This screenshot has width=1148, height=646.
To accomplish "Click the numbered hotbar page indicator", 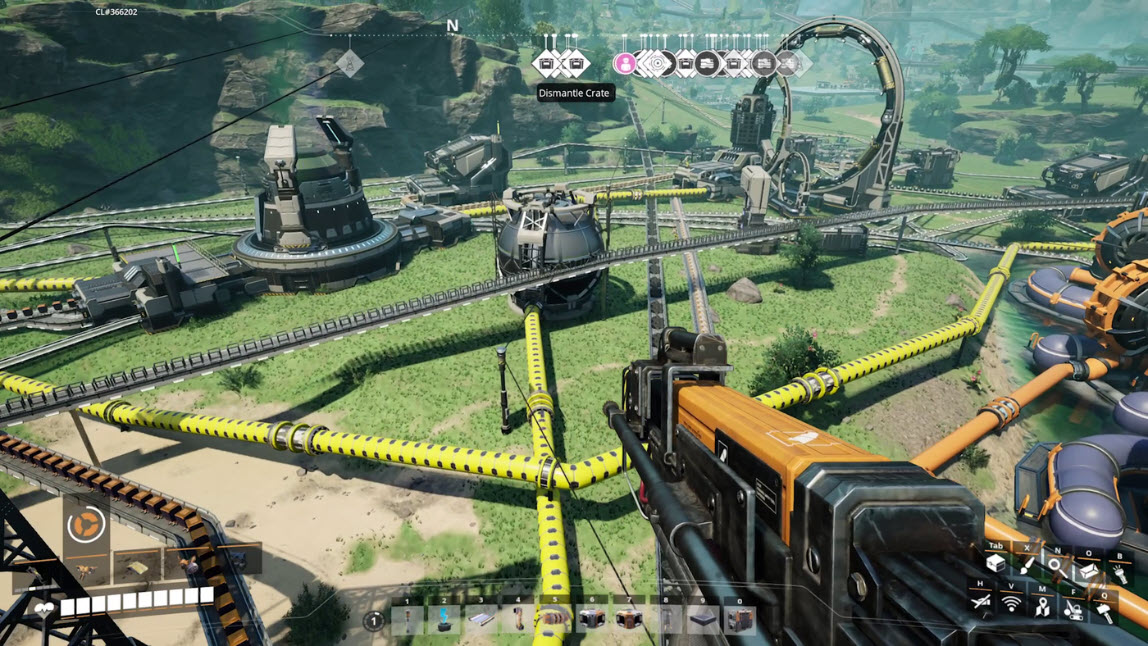I will pyautogui.click(x=373, y=621).
